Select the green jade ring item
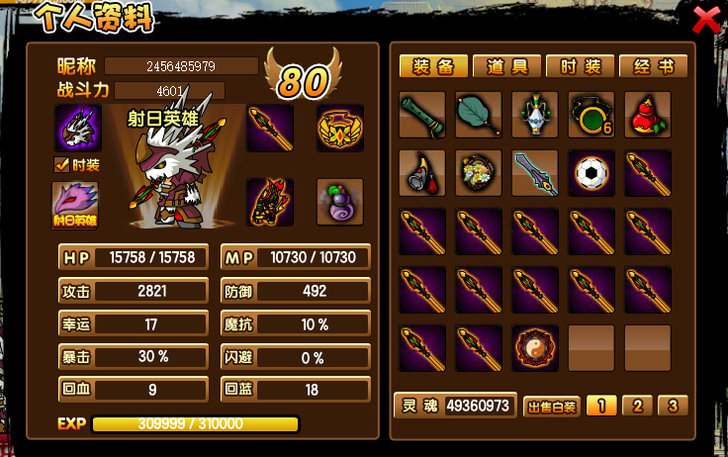728x457 pixels. [x=591, y=115]
